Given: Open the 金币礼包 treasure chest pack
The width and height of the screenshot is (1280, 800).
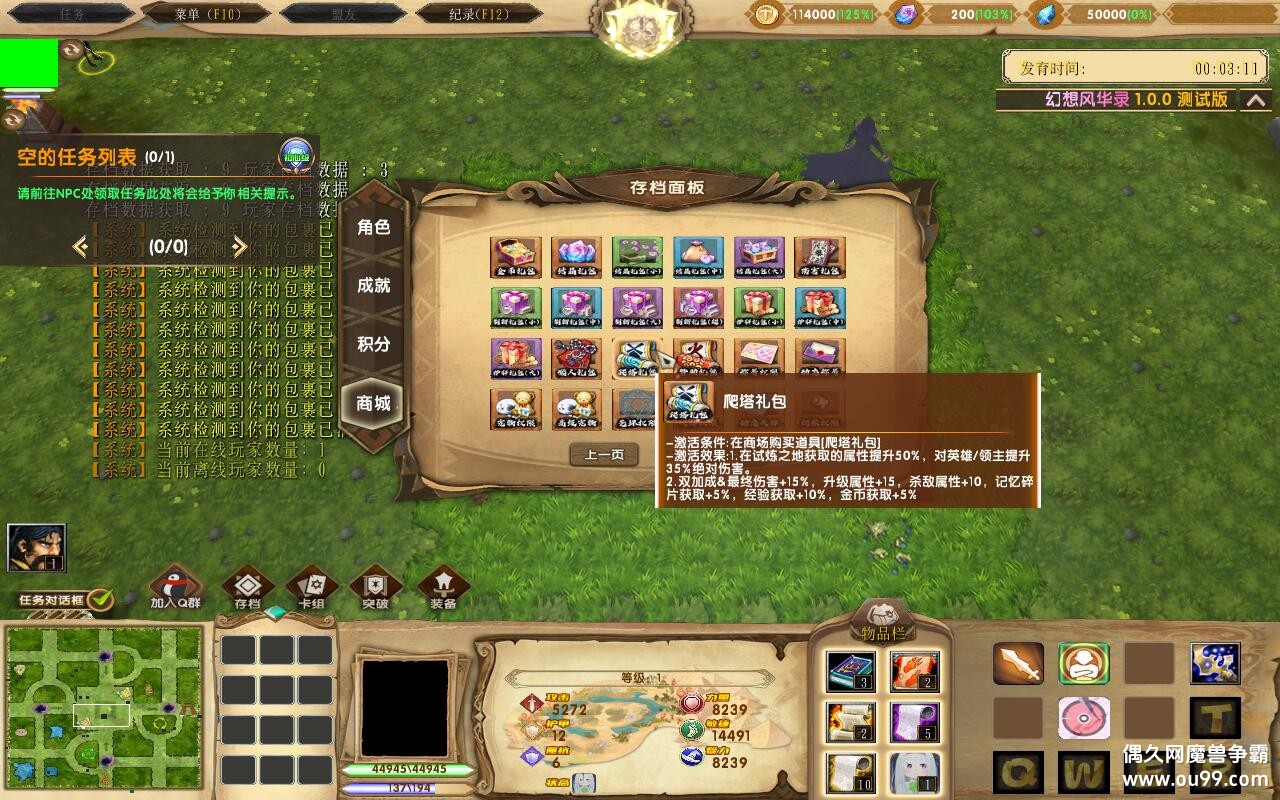Looking at the screenshot, I should point(514,258).
